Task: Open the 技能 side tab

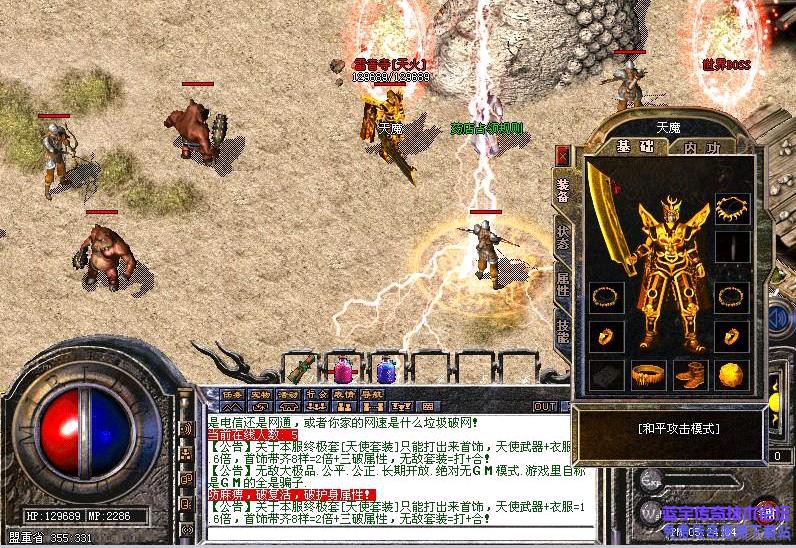Action: (562, 333)
